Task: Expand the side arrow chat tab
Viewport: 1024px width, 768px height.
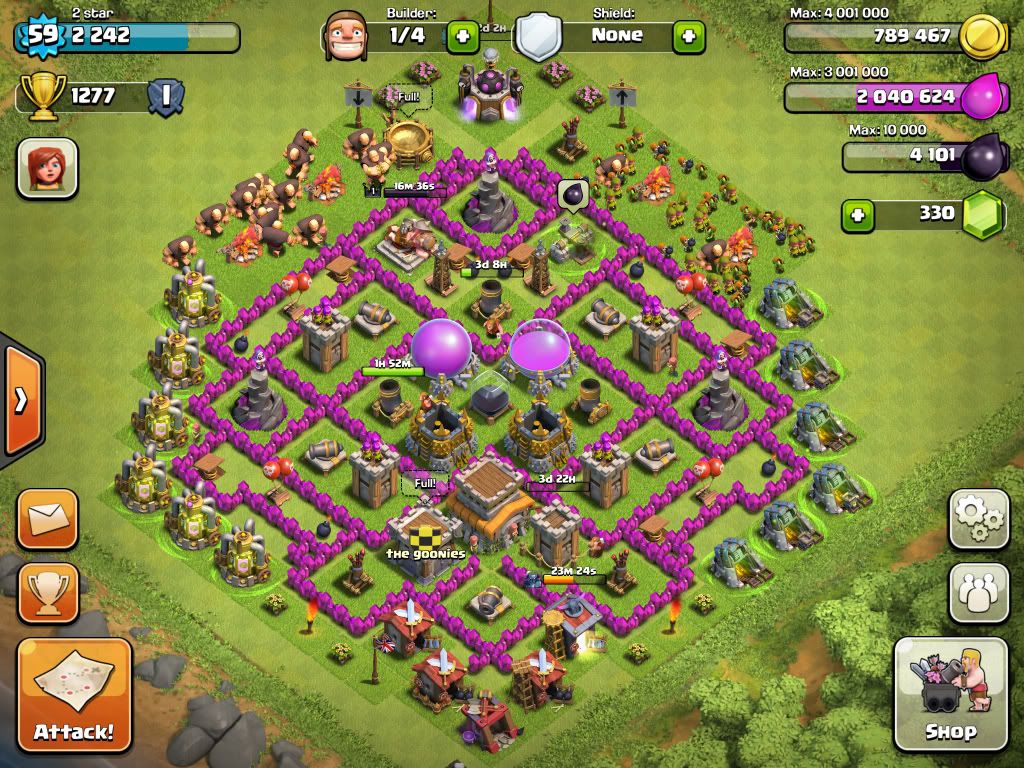Action: pyautogui.click(x=20, y=400)
